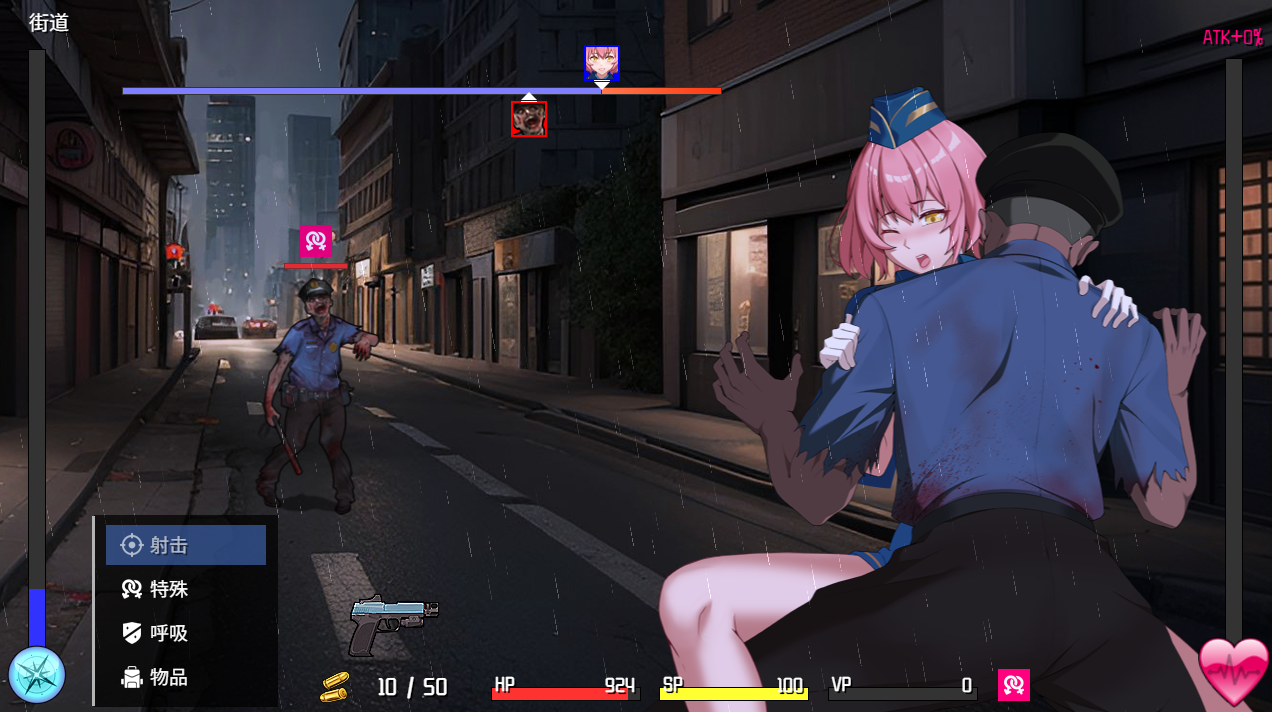Screen dimensions: 1272x712
Task: Click the pink status icon beside VP
Action: [1014, 685]
